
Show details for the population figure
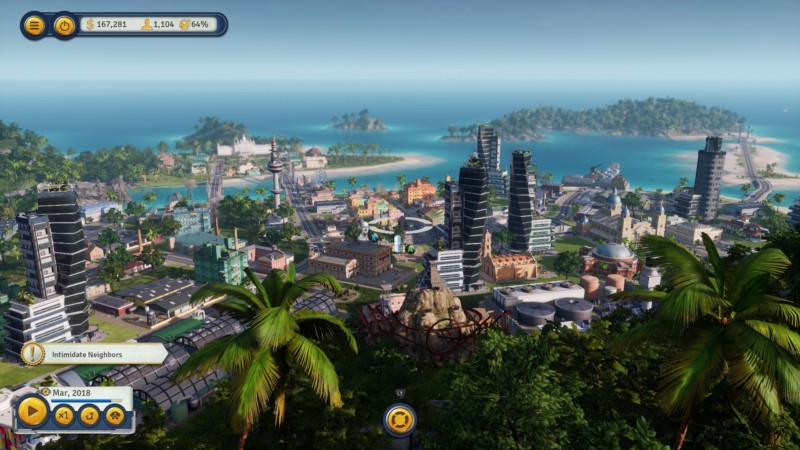(158, 24)
